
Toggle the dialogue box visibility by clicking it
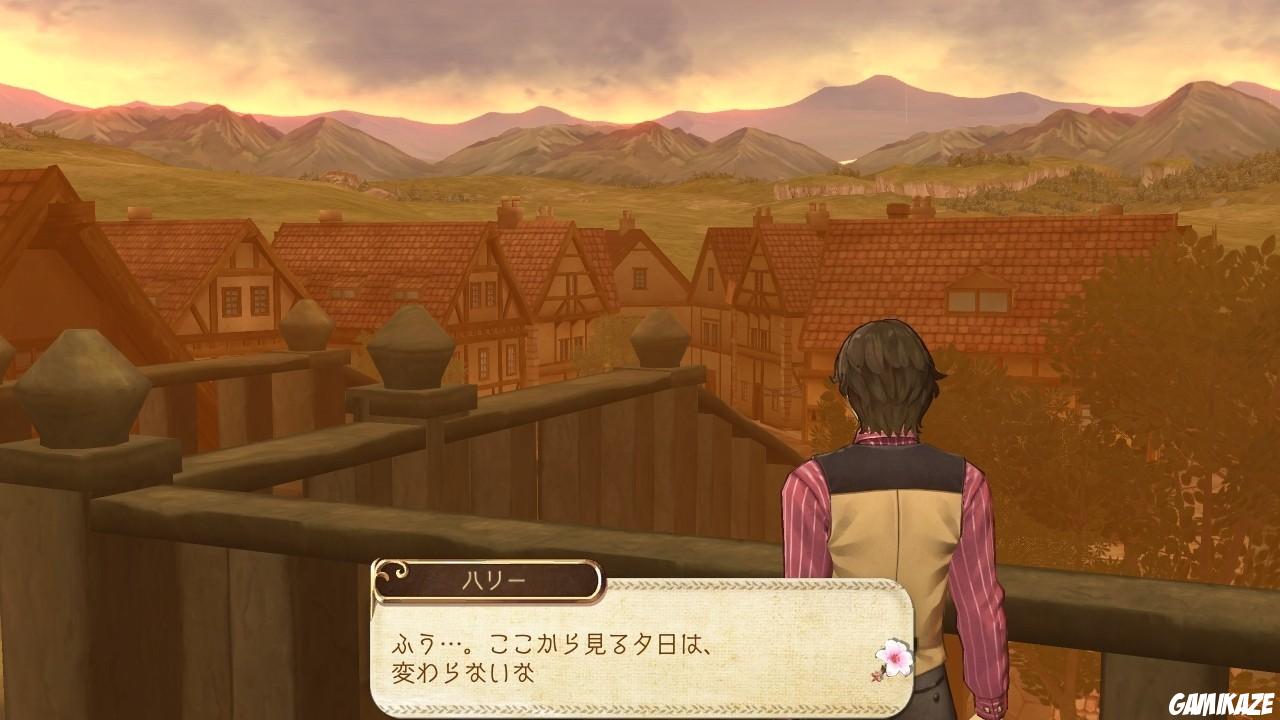[x=640, y=650]
